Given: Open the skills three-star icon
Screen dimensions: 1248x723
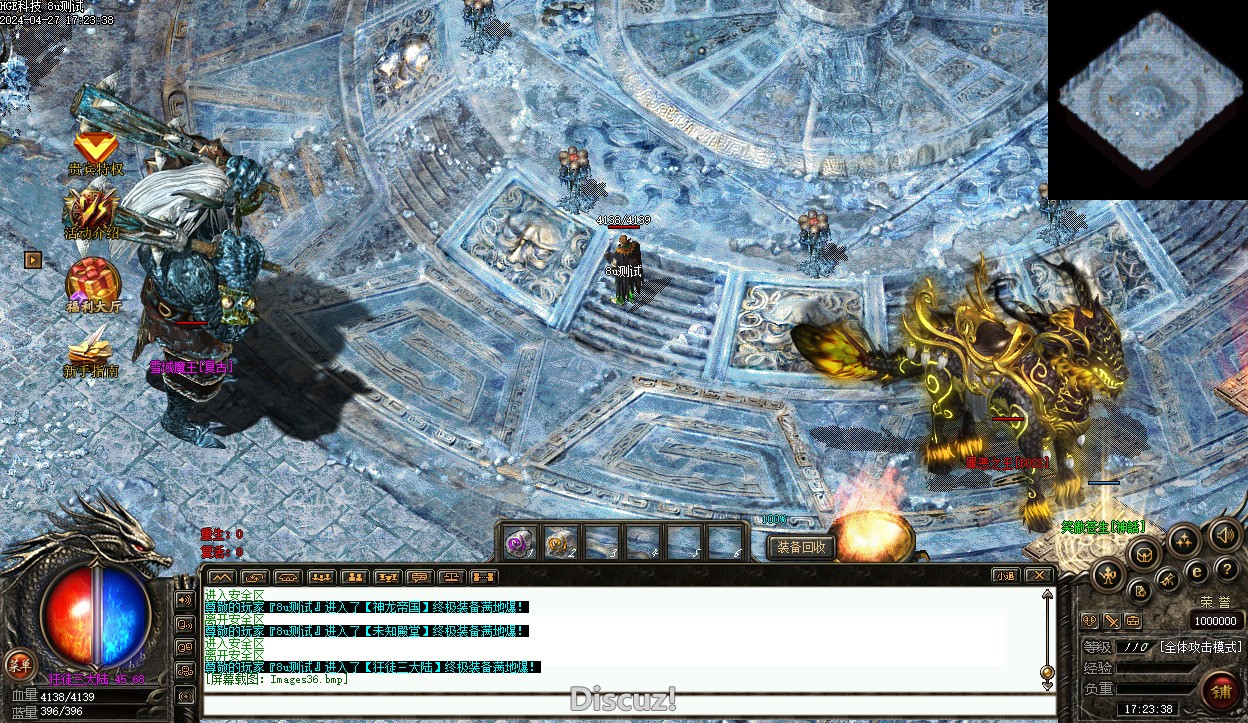Looking at the screenshot, I should click(1184, 541).
